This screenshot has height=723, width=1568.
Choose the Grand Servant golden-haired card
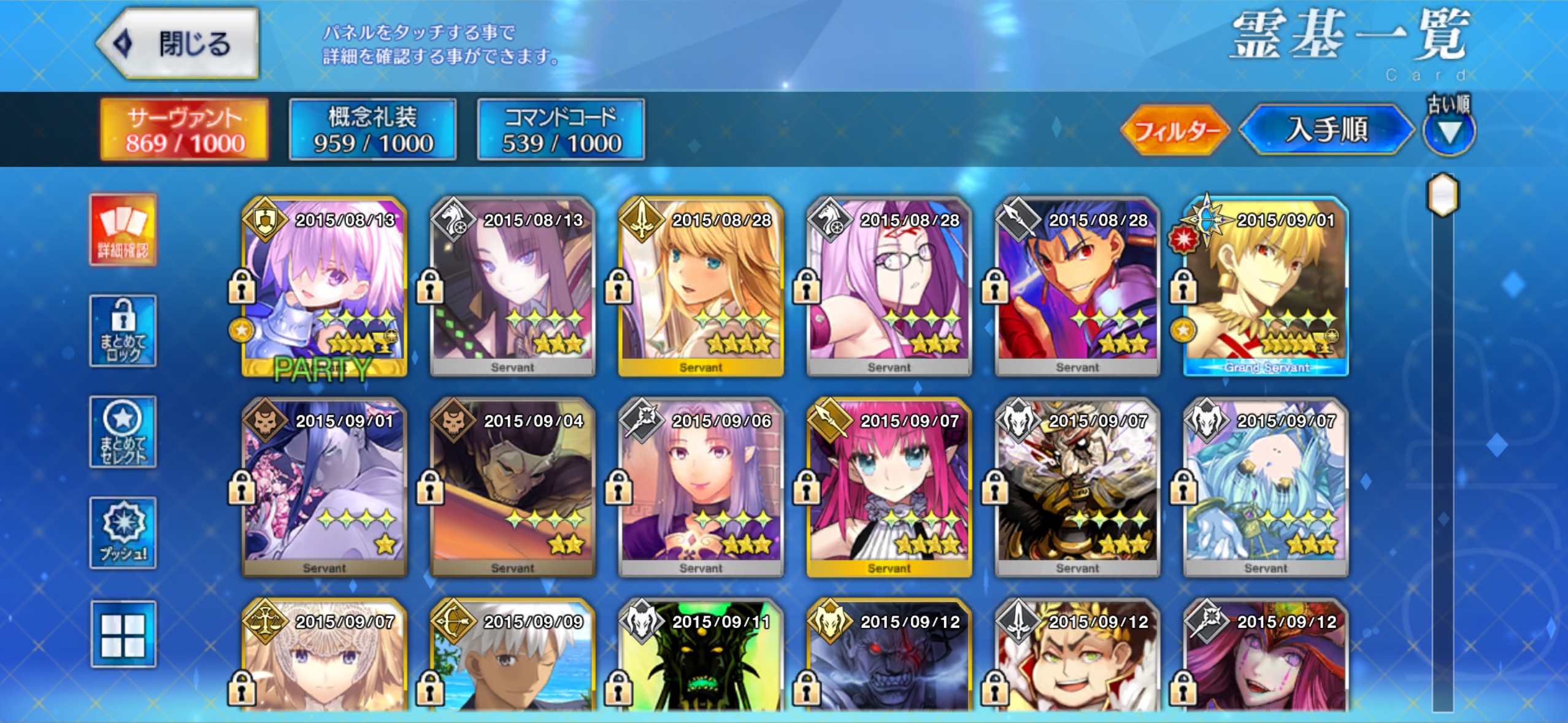1266,287
